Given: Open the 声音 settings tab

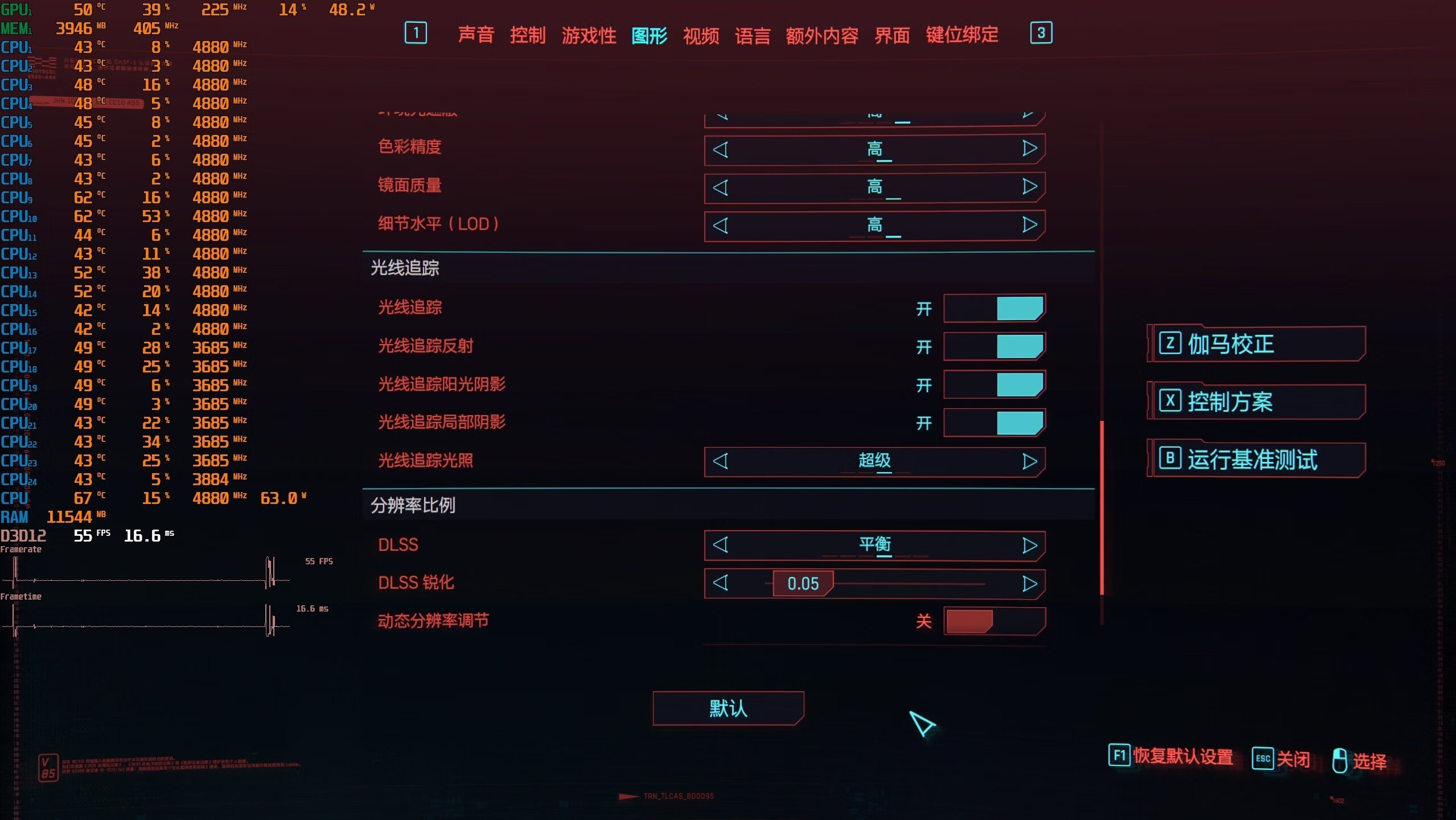Looking at the screenshot, I should (477, 35).
